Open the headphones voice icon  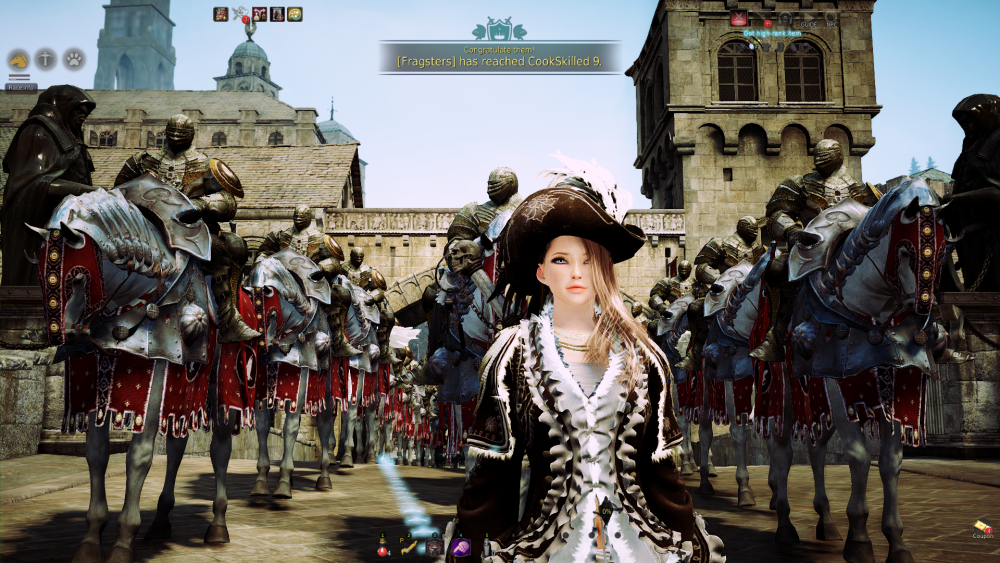pyautogui.click(x=786, y=19)
